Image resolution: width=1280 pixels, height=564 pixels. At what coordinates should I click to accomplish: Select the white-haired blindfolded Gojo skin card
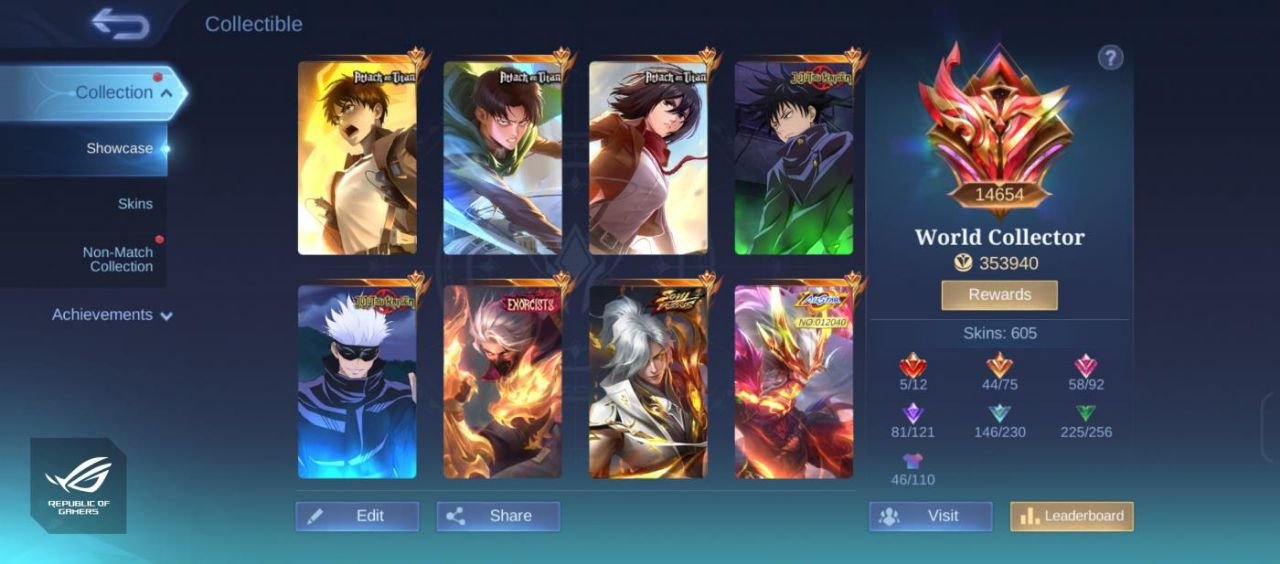click(x=357, y=381)
